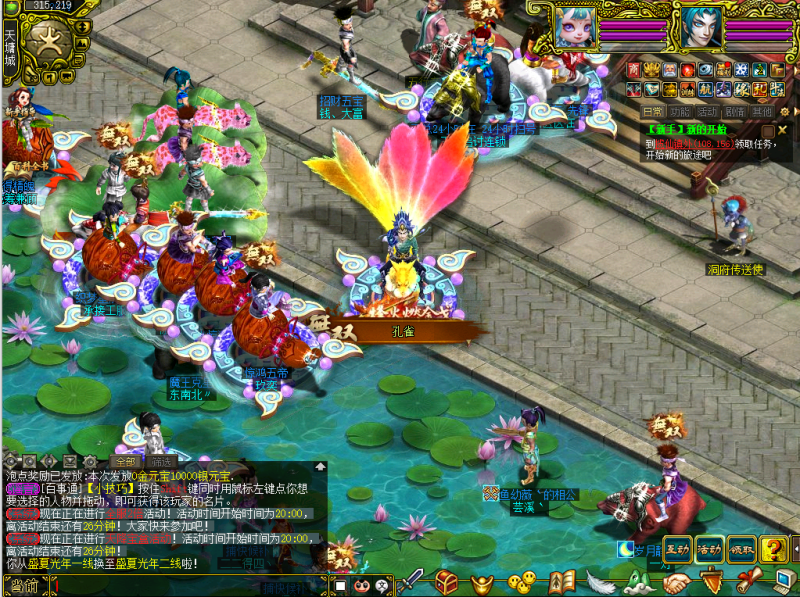
Task: Open the 功能 tab
Action: (680, 112)
